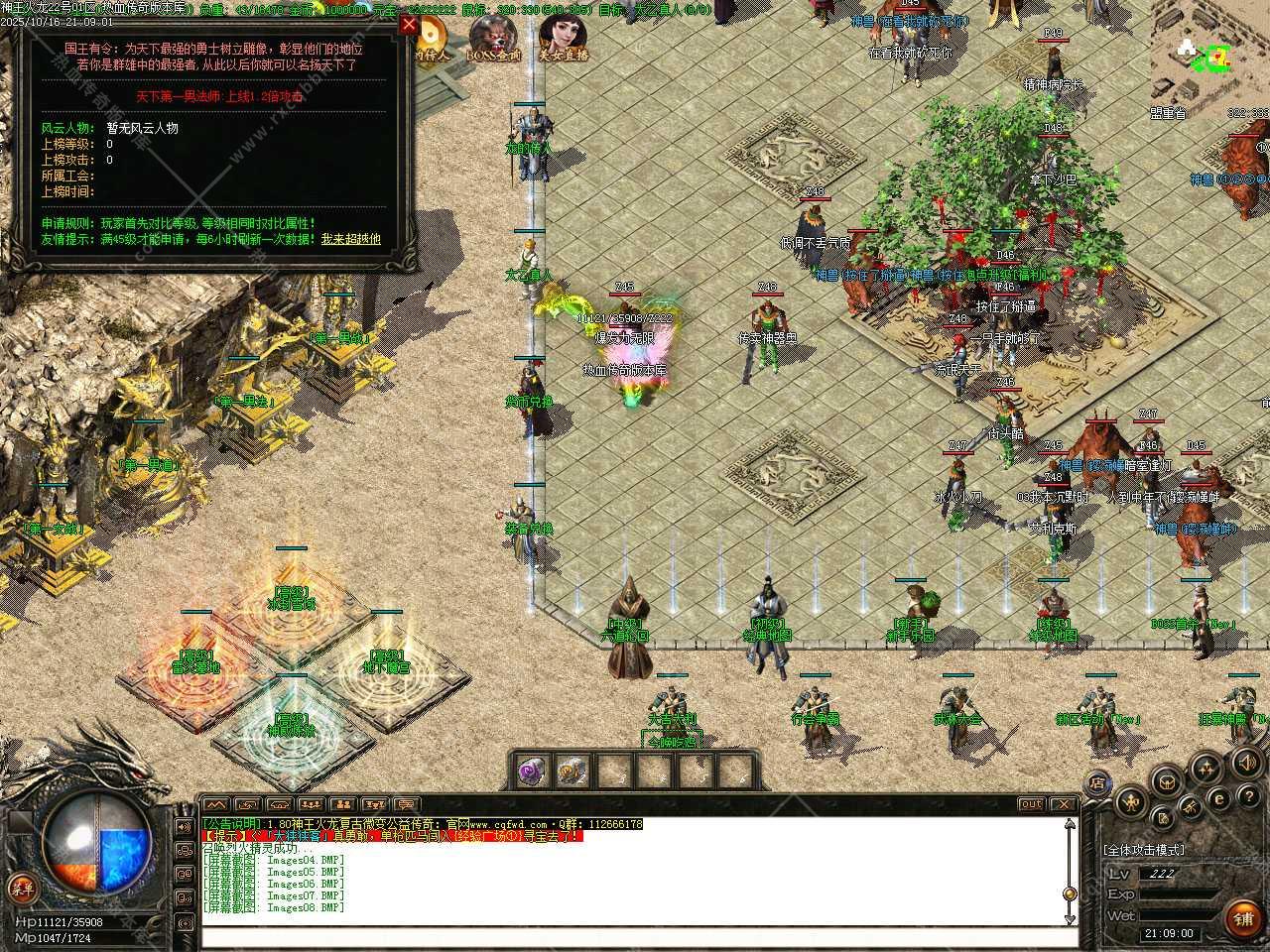Open the character figure icon

pyautogui.click(x=1132, y=801)
